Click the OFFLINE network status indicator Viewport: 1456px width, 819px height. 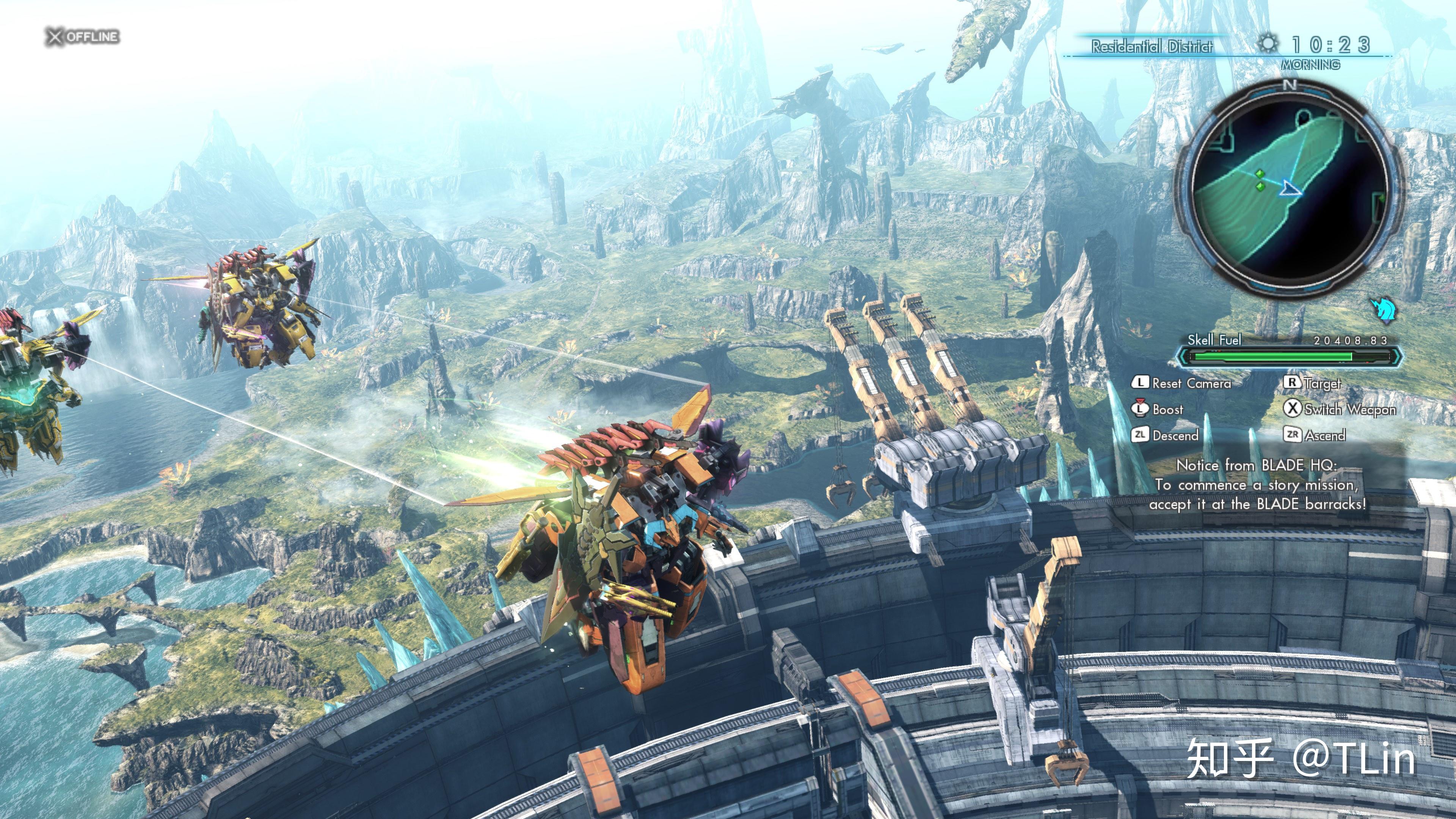point(83,37)
